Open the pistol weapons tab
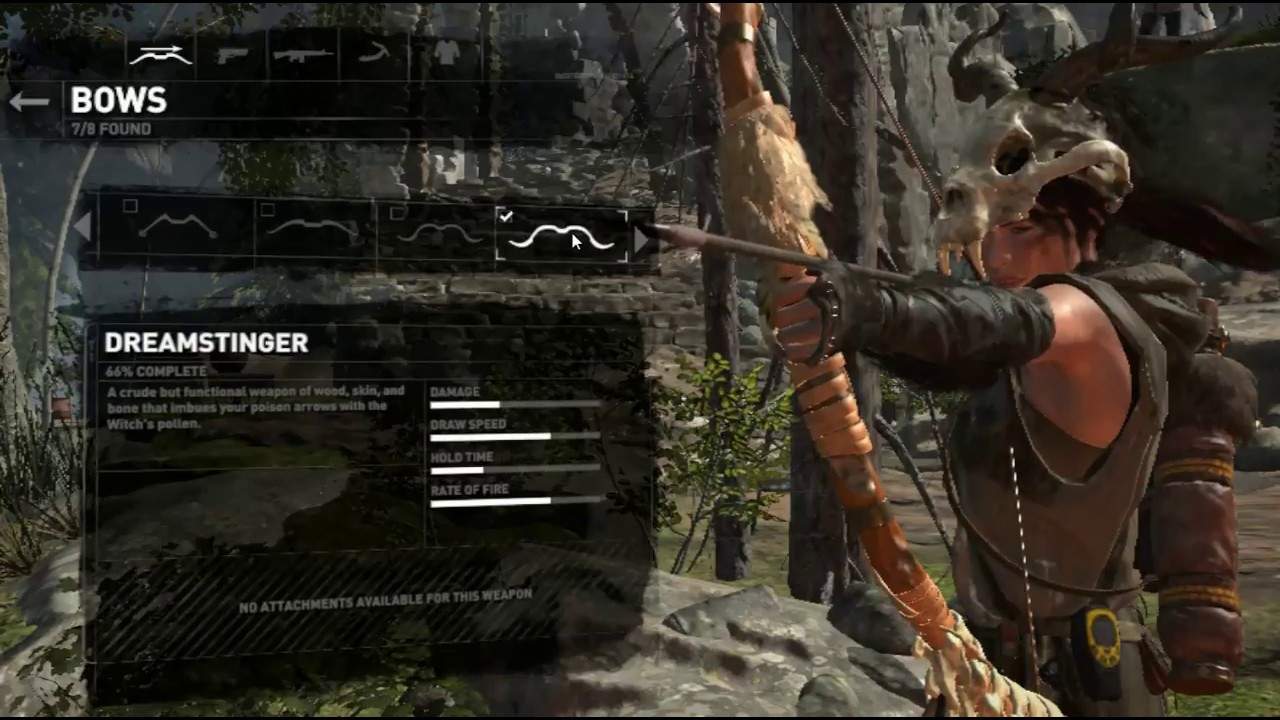Viewport: 1280px width, 720px height. [232, 54]
